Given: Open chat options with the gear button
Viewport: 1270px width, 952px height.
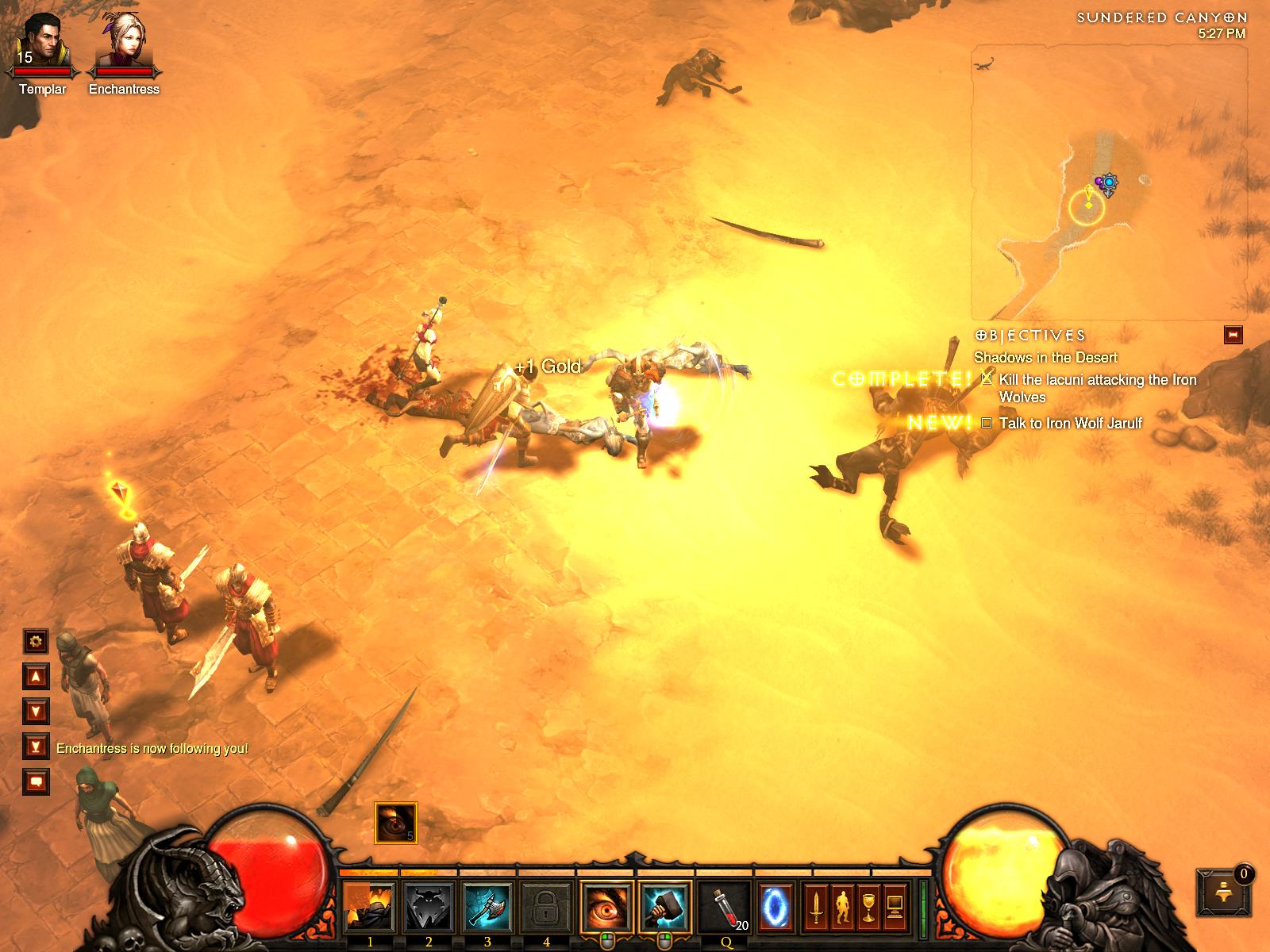Looking at the screenshot, I should point(36,641).
